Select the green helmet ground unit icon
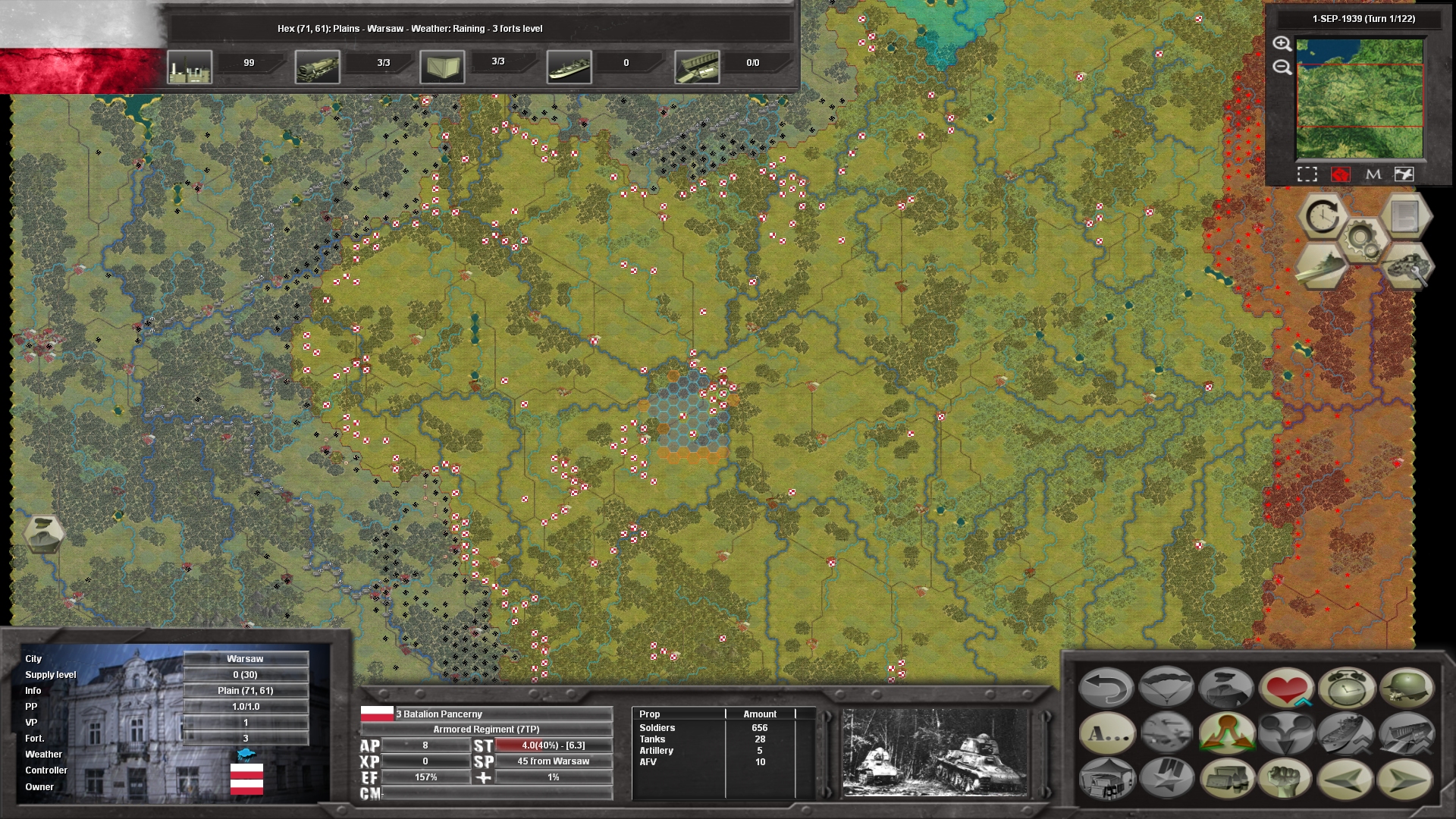Image resolution: width=1456 pixels, height=819 pixels. [1407, 686]
